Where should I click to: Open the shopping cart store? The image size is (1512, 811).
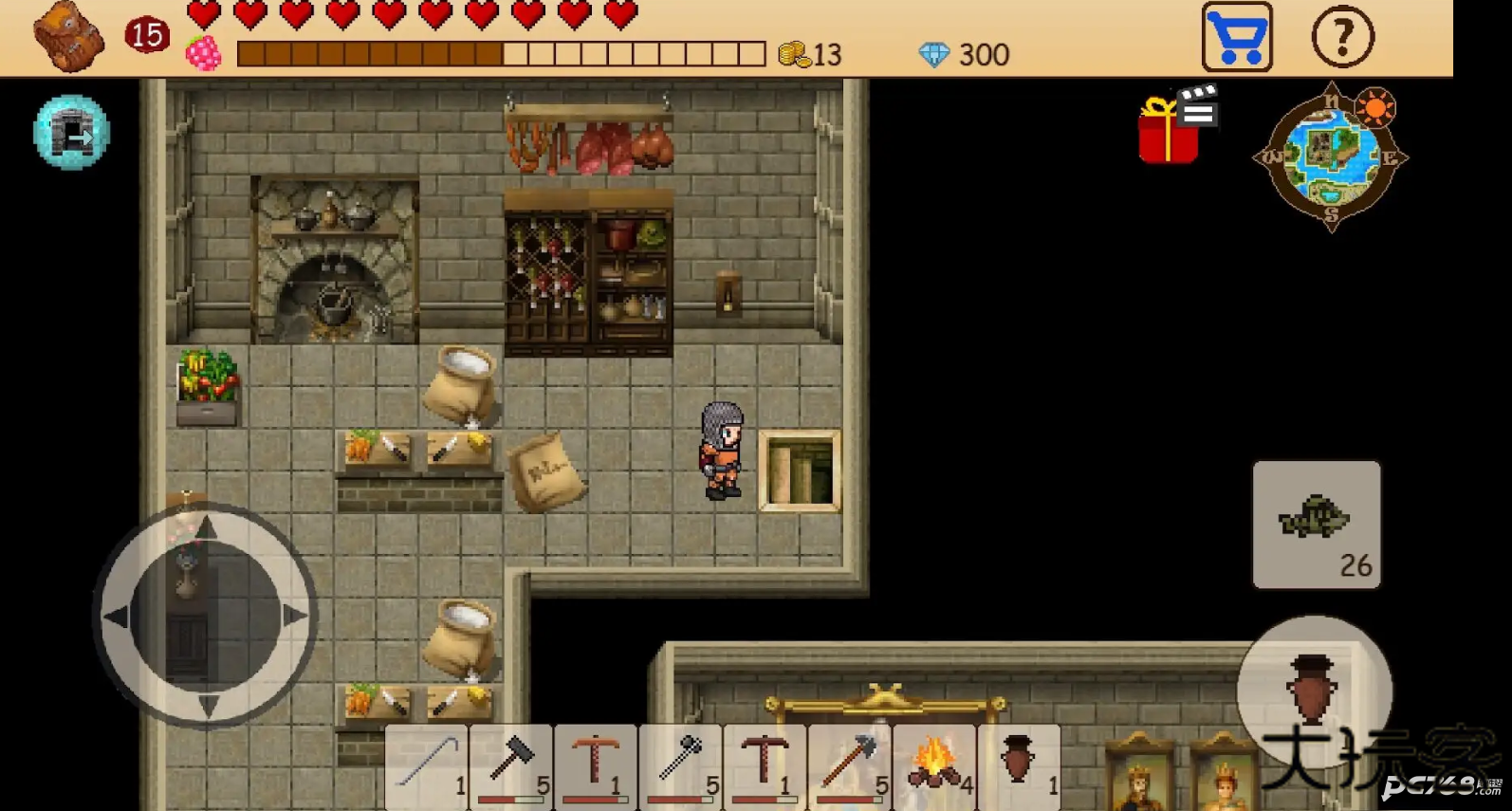[1237, 38]
